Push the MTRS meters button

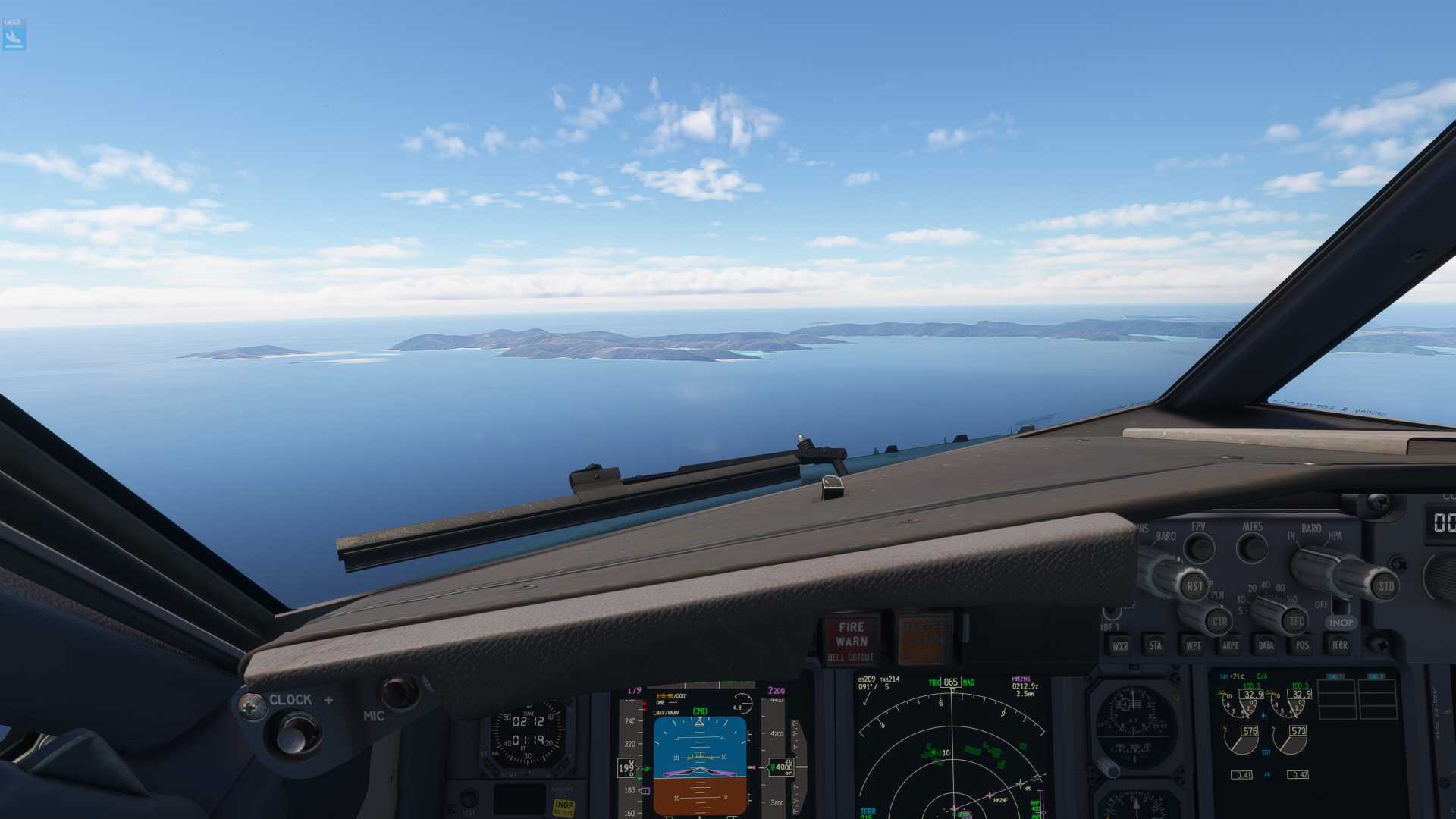1252,546
